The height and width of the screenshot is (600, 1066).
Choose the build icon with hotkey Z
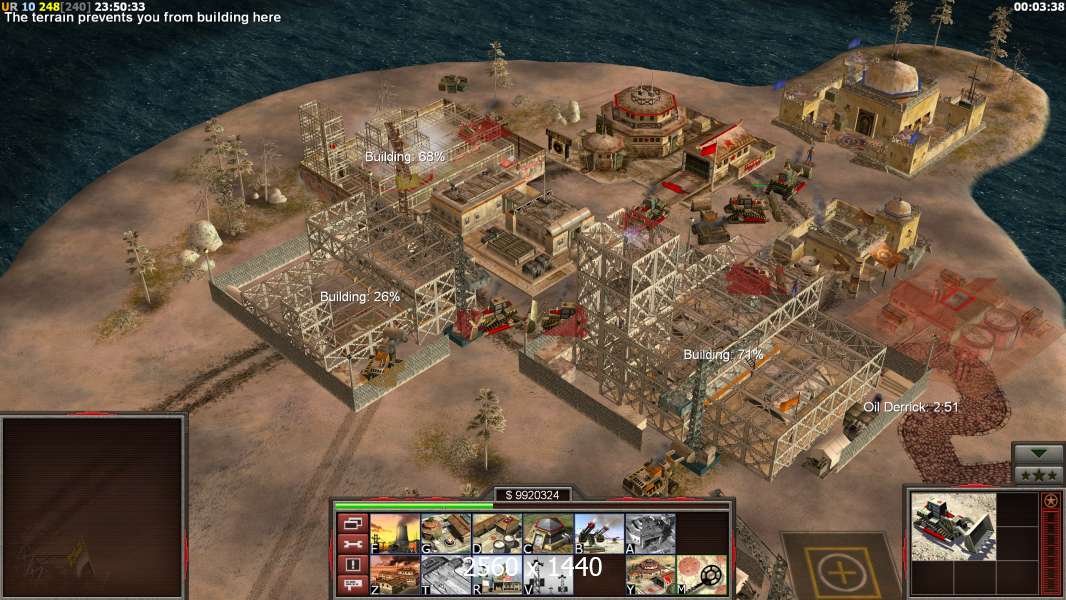(395, 575)
